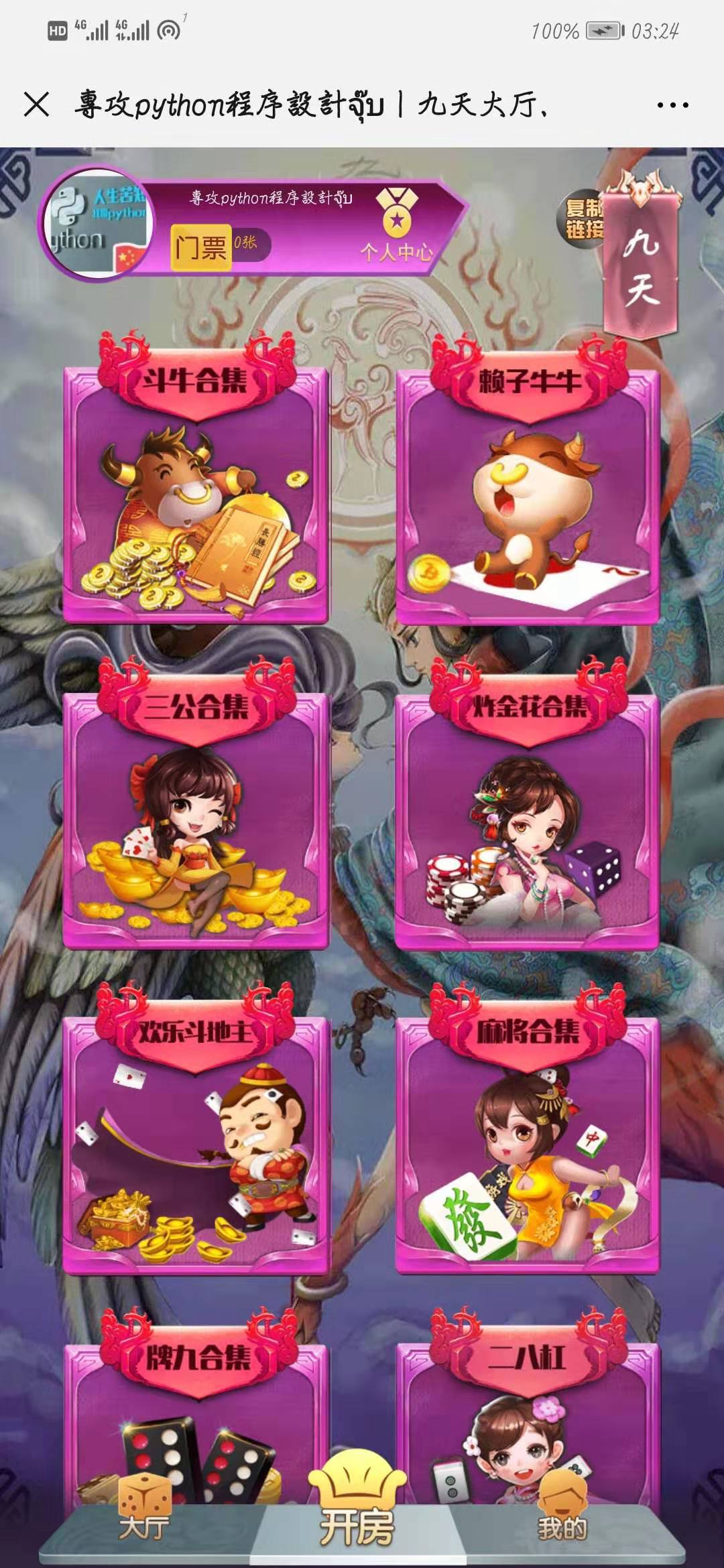Close the web page with X
Image resolution: width=724 pixels, height=1568 pixels.
coord(36,105)
